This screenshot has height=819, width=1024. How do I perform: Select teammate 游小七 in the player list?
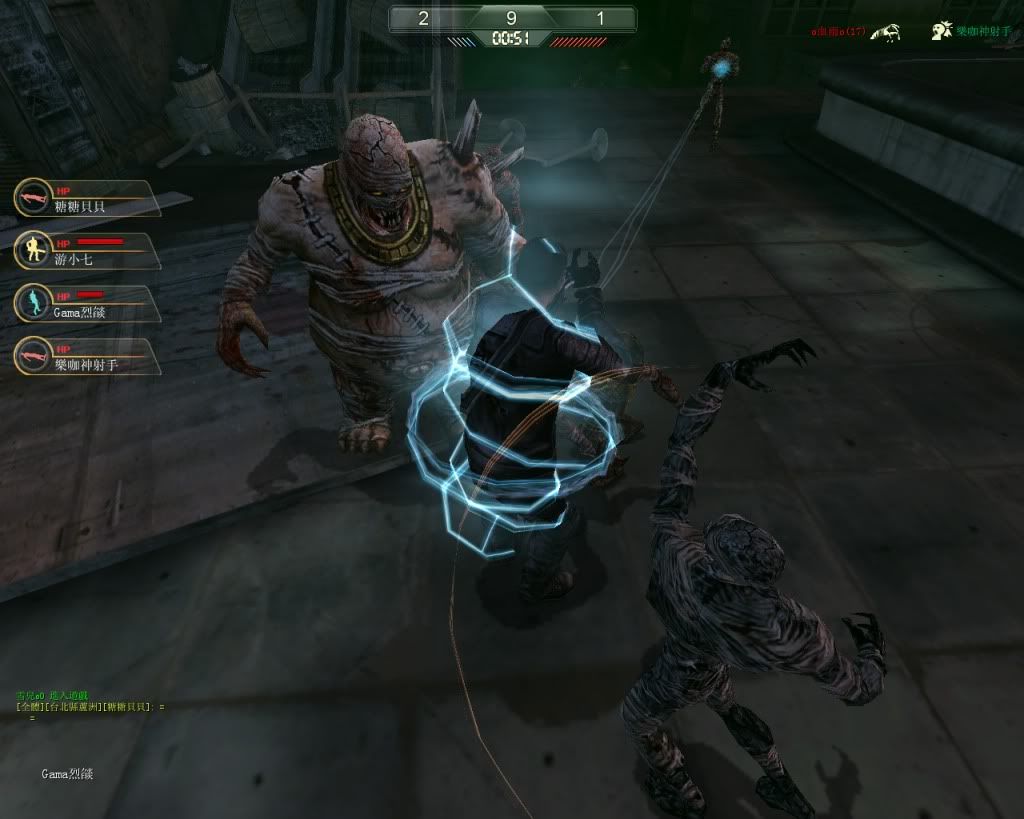88,251
